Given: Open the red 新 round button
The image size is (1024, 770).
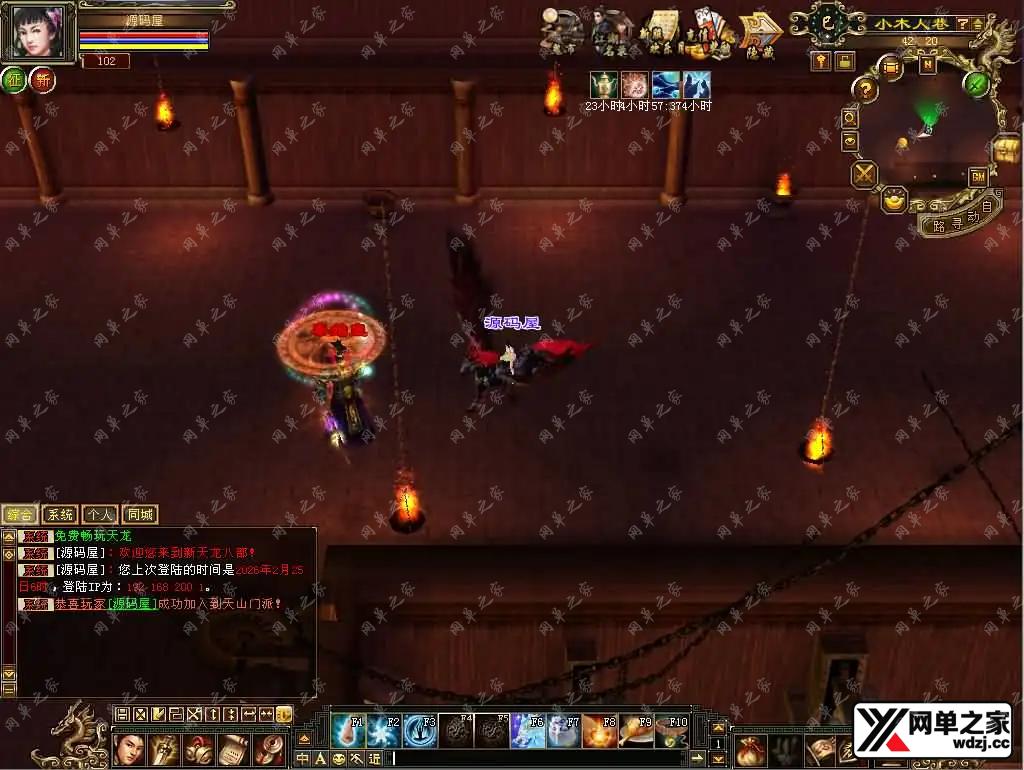Looking at the screenshot, I should [42, 81].
